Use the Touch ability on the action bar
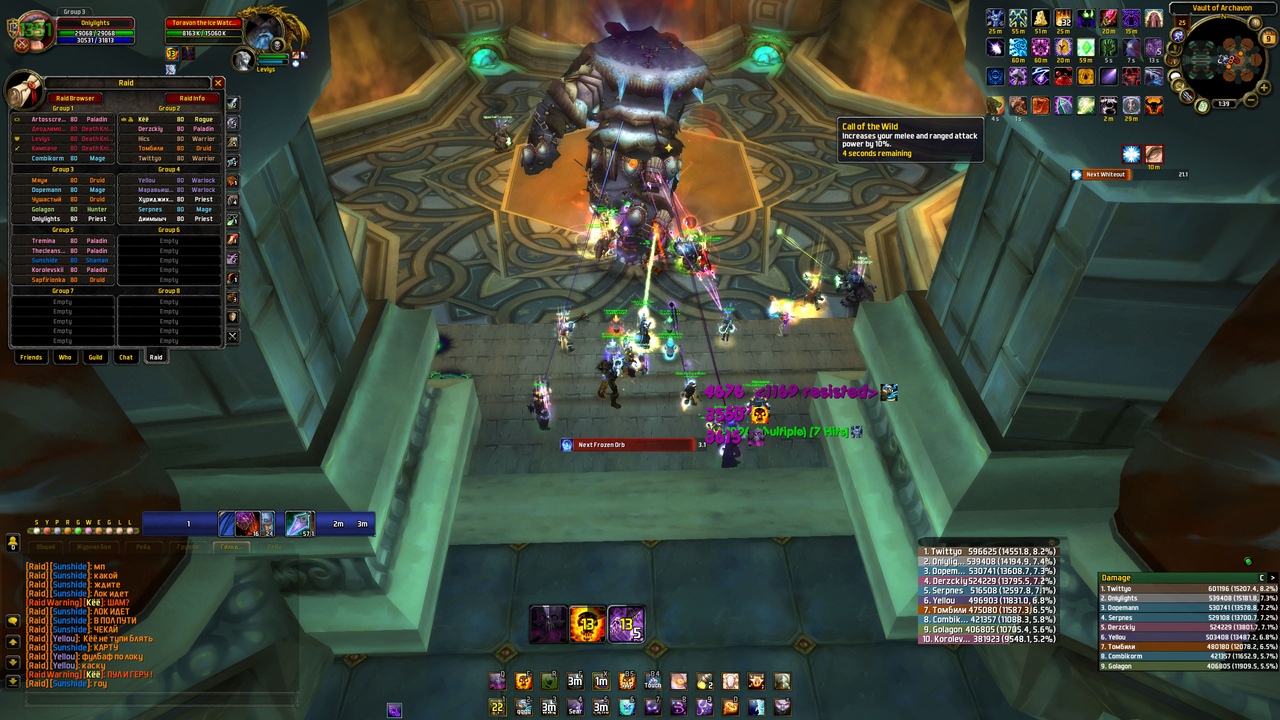 click(x=653, y=682)
